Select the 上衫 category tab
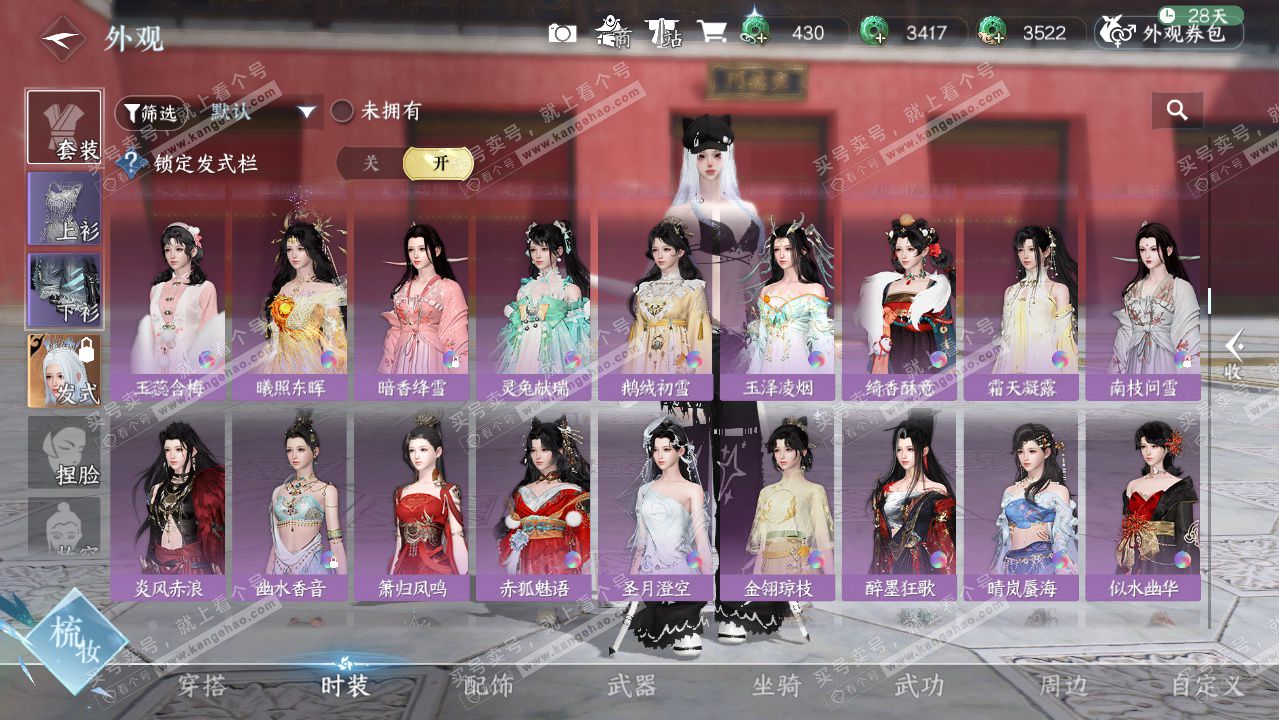 (x=65, y=208)
